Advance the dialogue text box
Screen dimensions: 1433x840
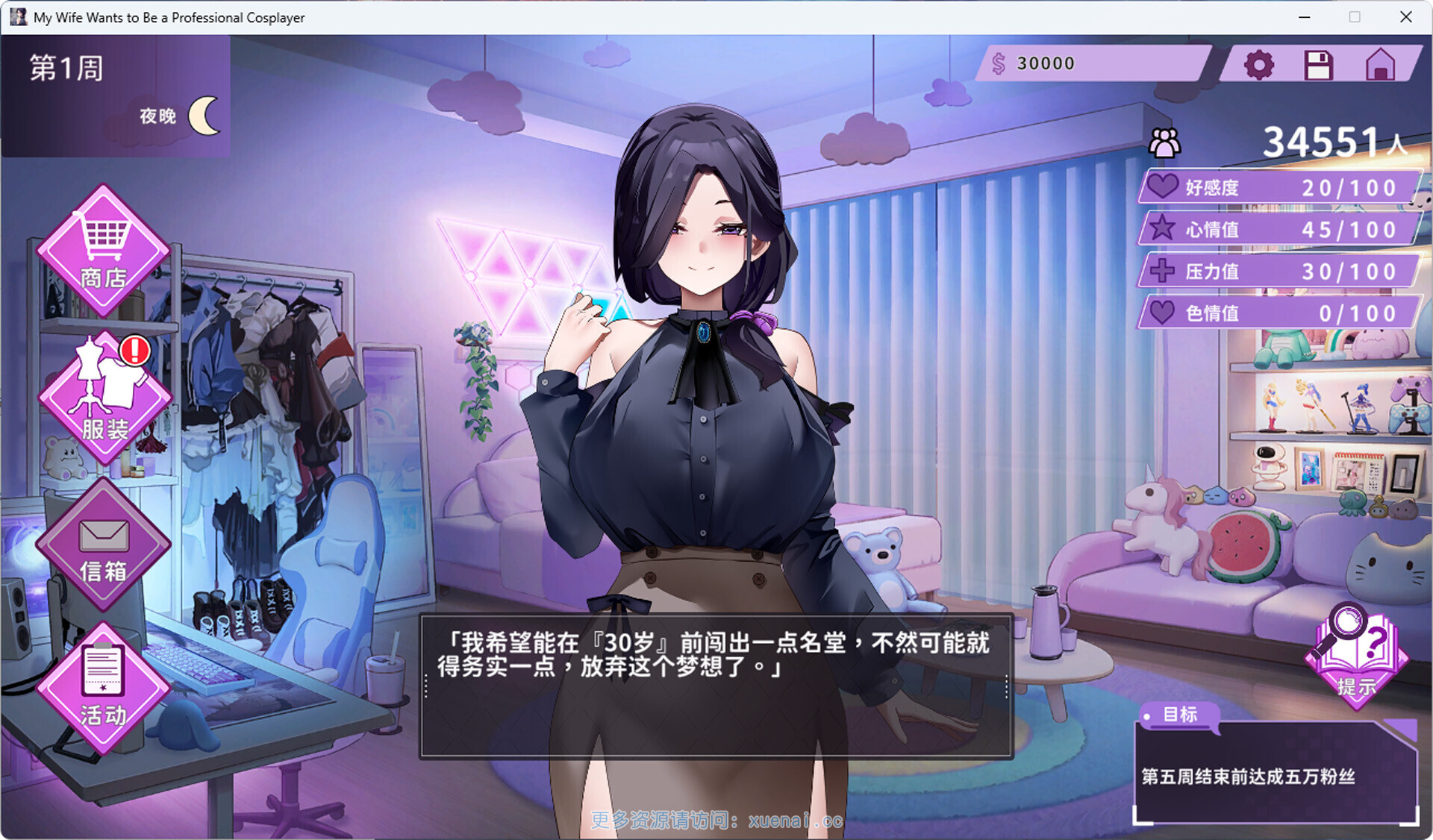pos(716,686)
